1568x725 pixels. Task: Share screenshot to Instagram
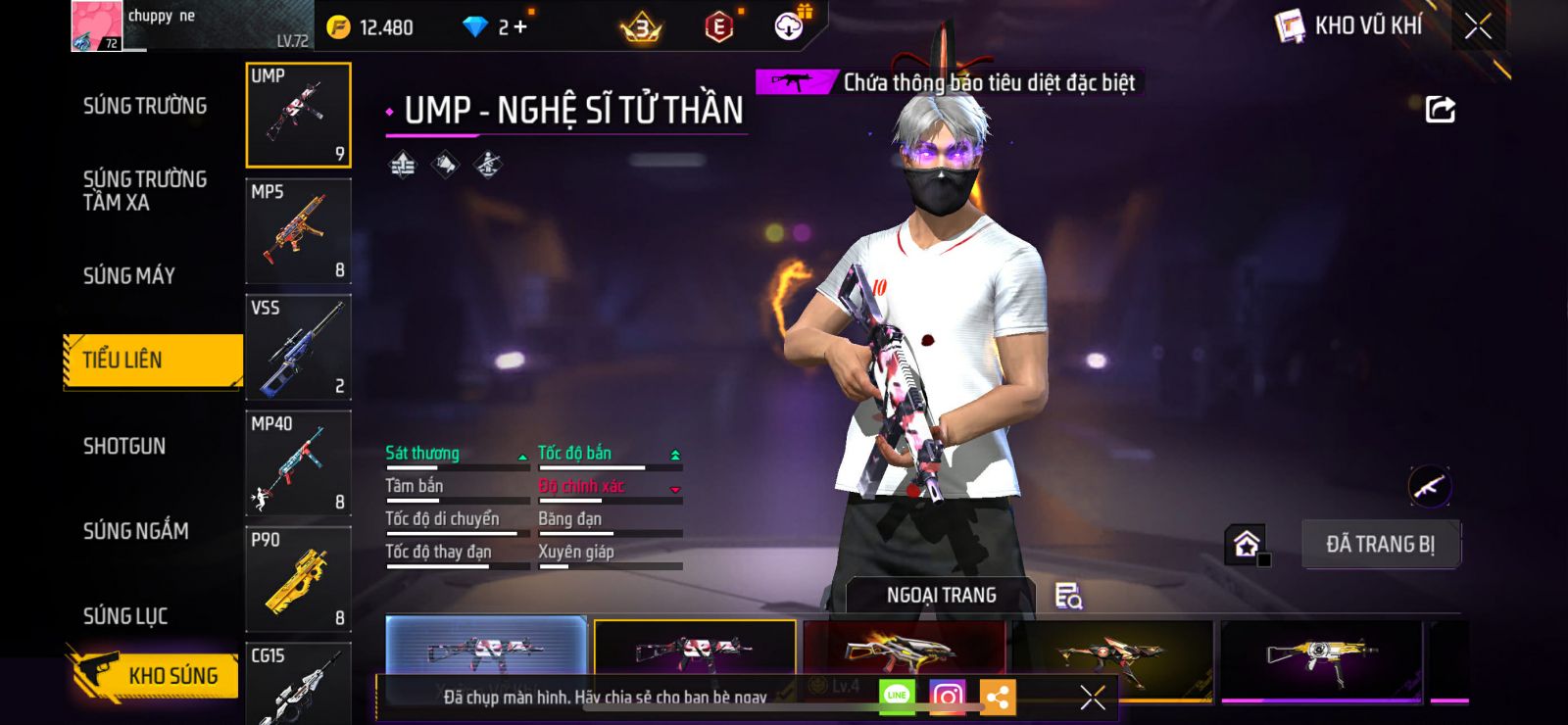click(947, 697)
